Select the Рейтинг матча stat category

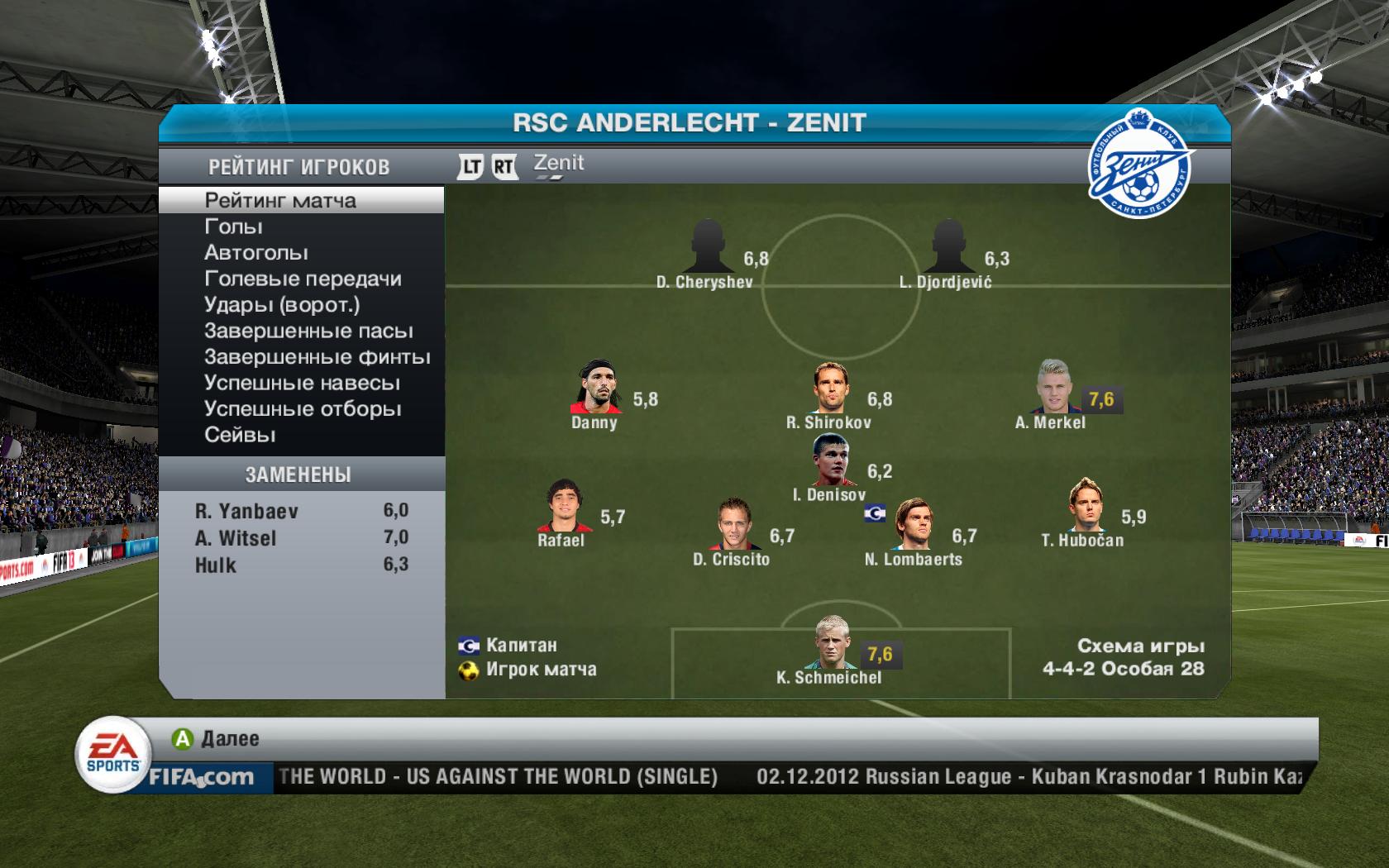(x=280, y=201)
